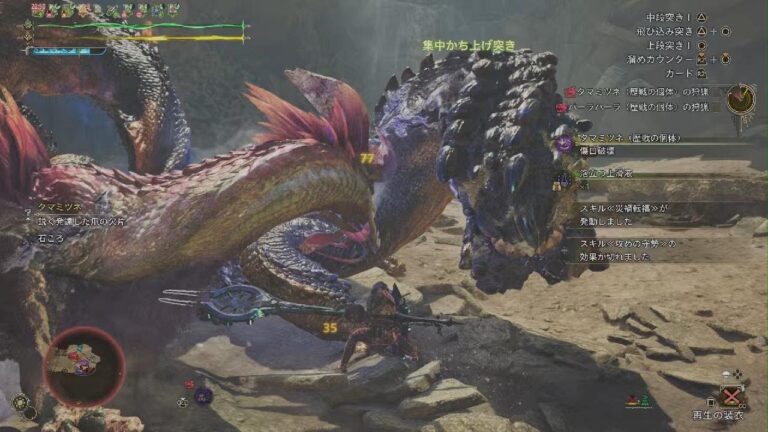Click the green gear icon beside the minimap

[x=20, y=402]
